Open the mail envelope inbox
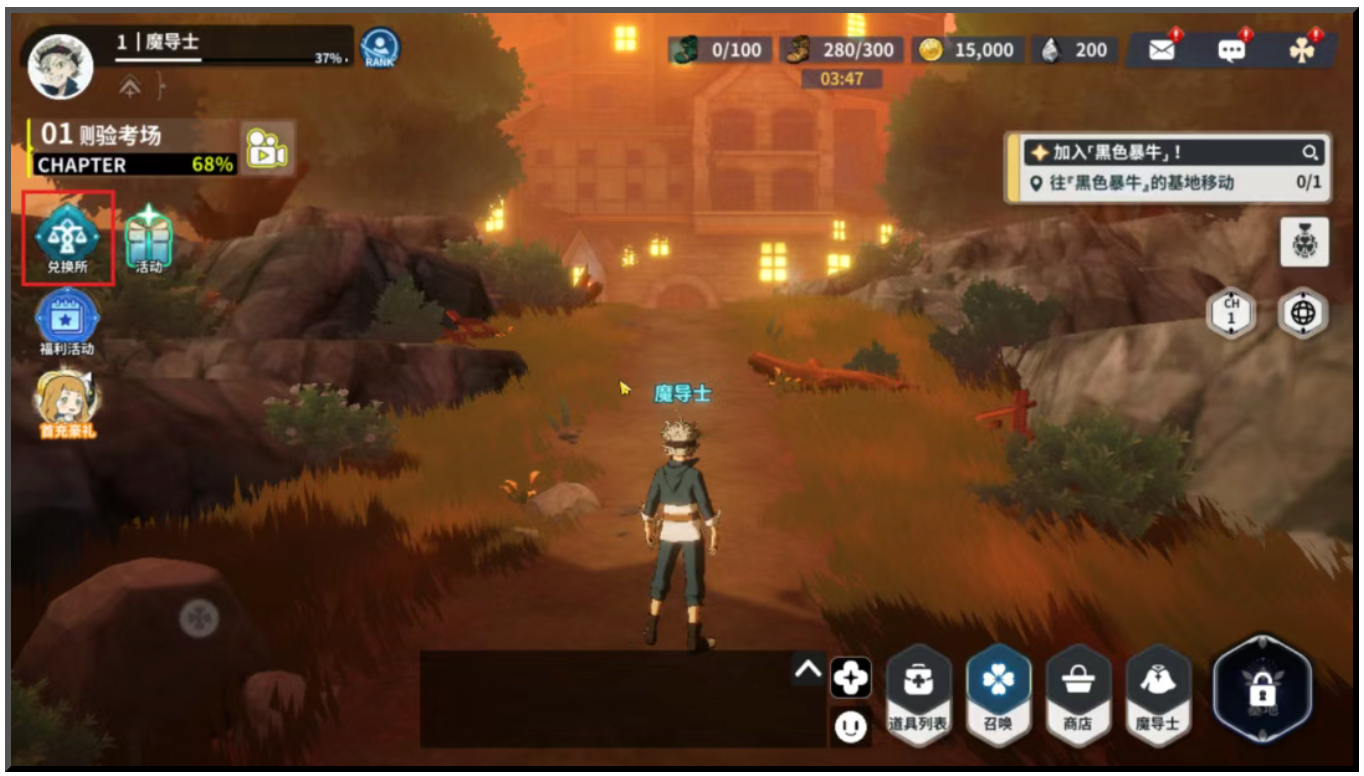The image size is (1364, 776). [1162, 50]
